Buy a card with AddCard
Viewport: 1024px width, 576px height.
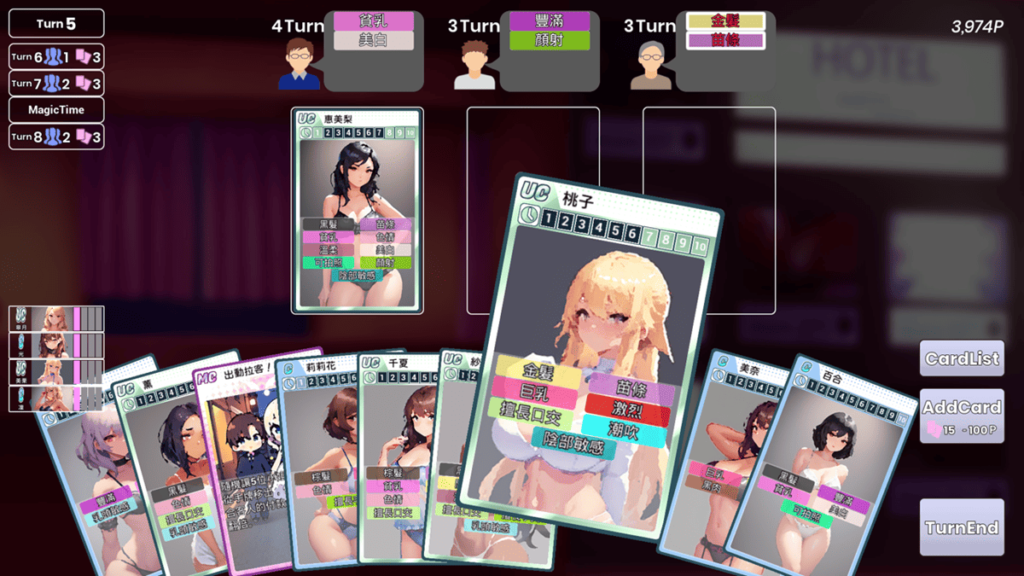coord(961,416)
